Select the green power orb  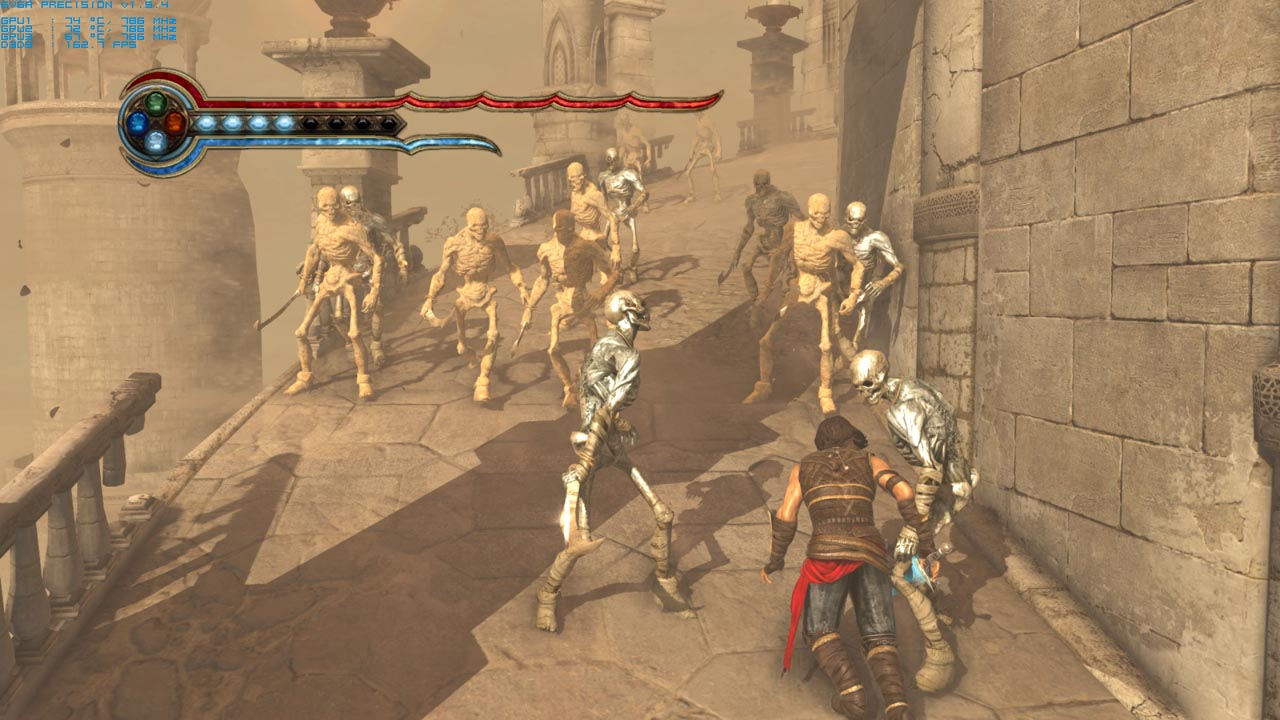(x=156, y=103)
